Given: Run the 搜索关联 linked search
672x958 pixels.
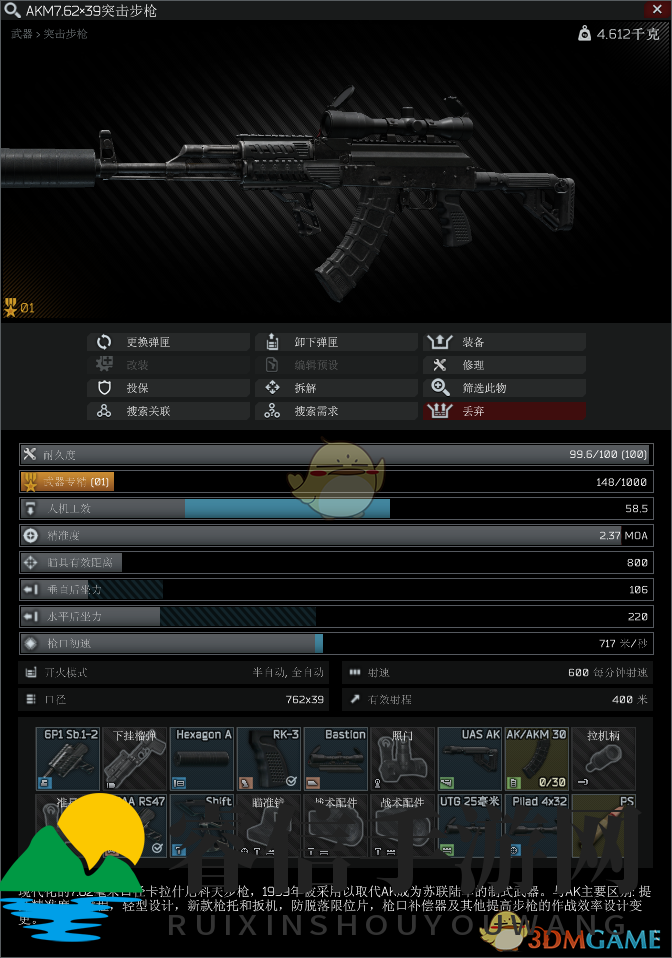Looking at the screenshot, I should (168, 411).
